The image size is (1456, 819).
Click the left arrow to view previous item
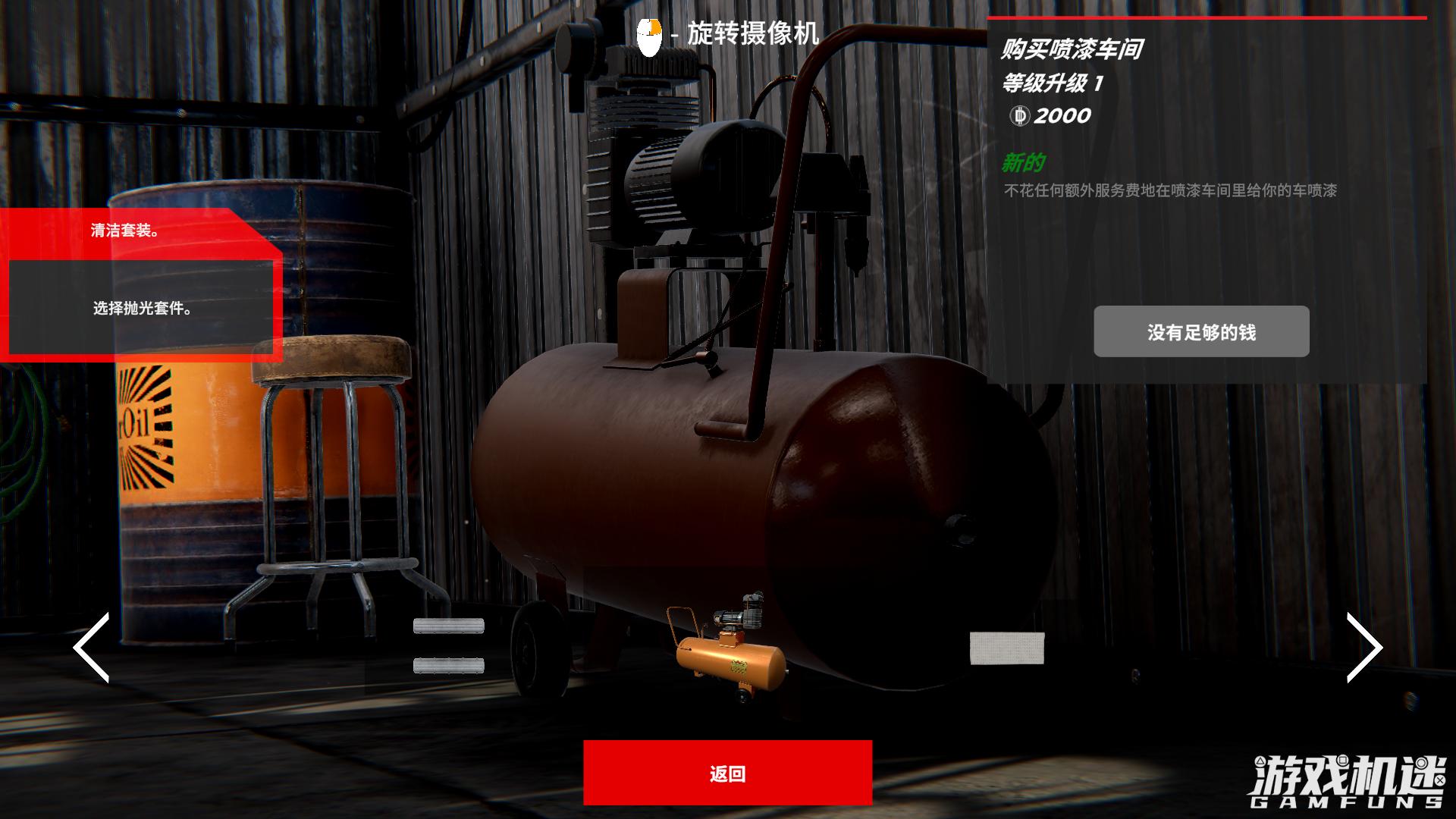89,648
